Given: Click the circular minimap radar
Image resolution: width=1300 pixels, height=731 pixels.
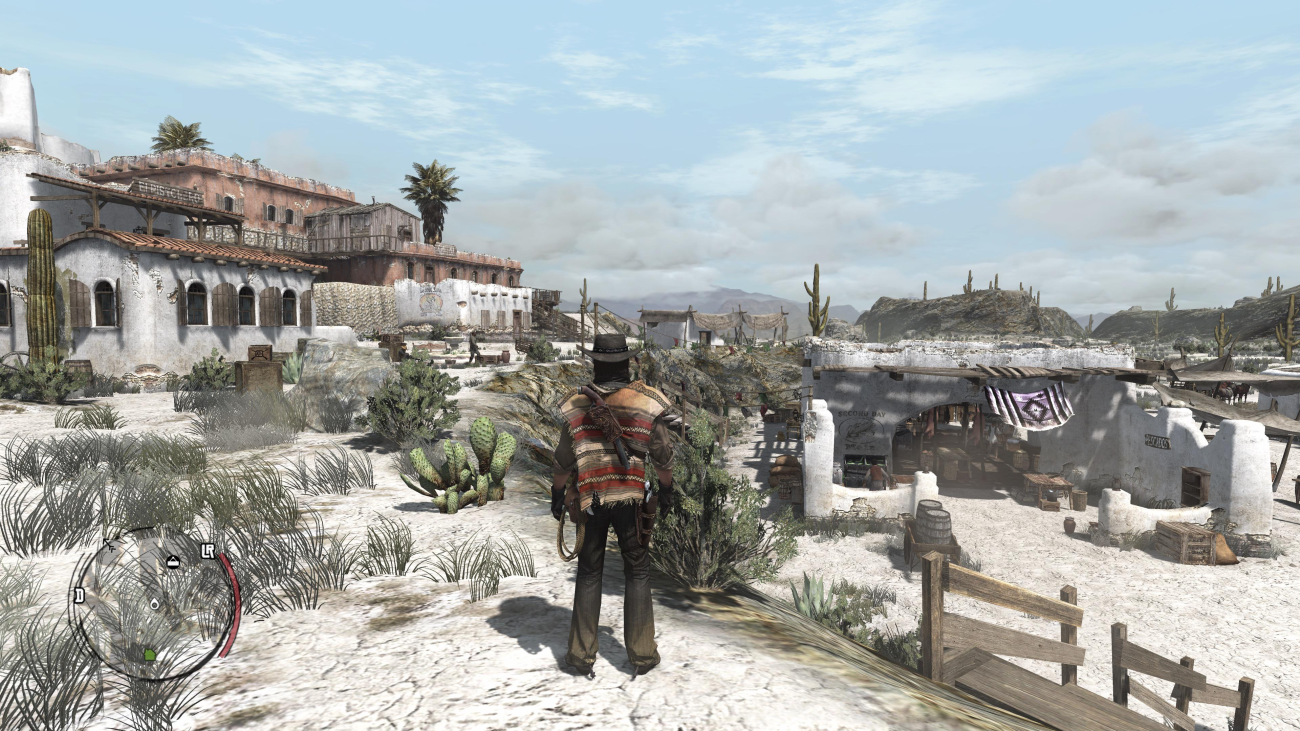Looking at the screenshot, I should click(153, 604).
